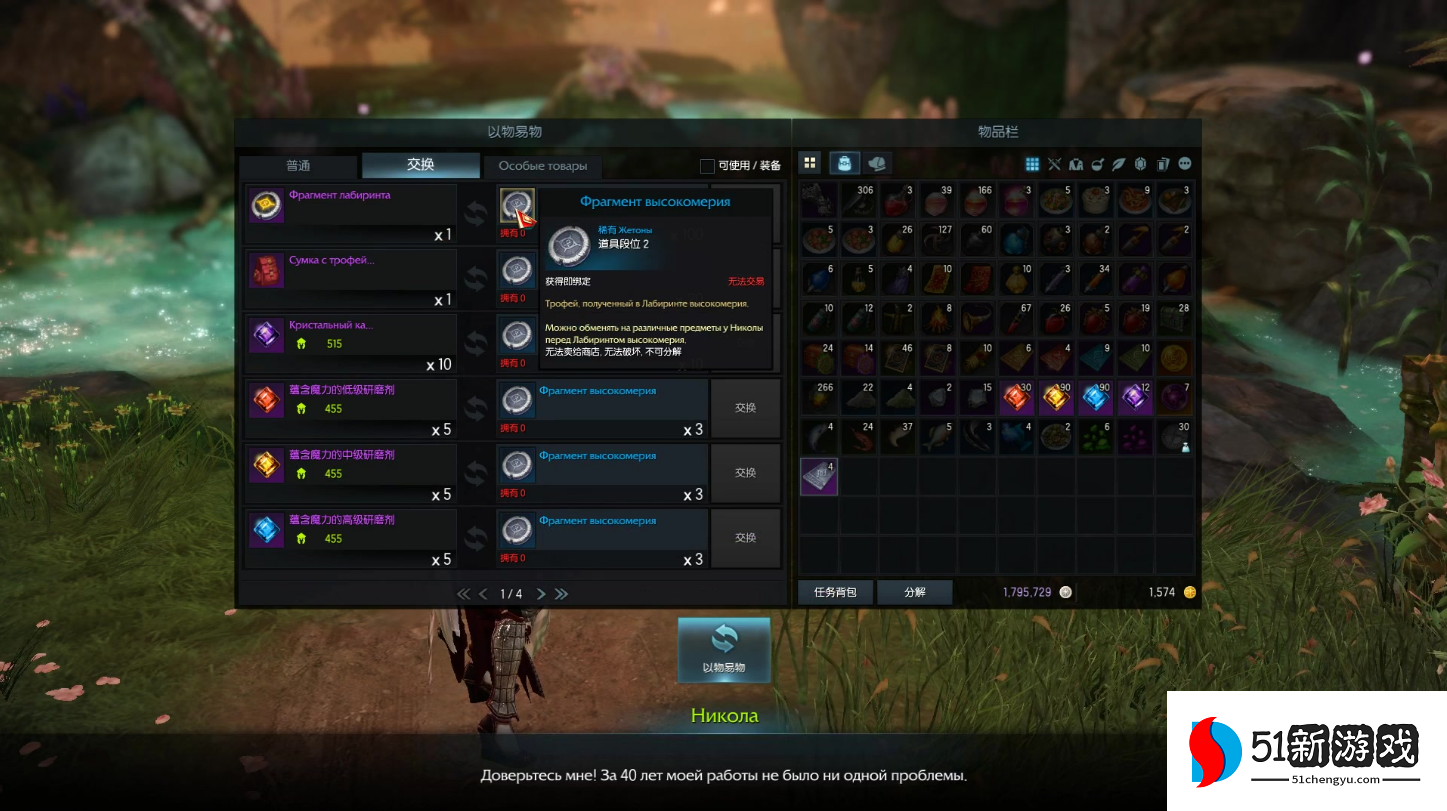
Task: Open the Особые товары tab
Action: (x=542, y=166)
